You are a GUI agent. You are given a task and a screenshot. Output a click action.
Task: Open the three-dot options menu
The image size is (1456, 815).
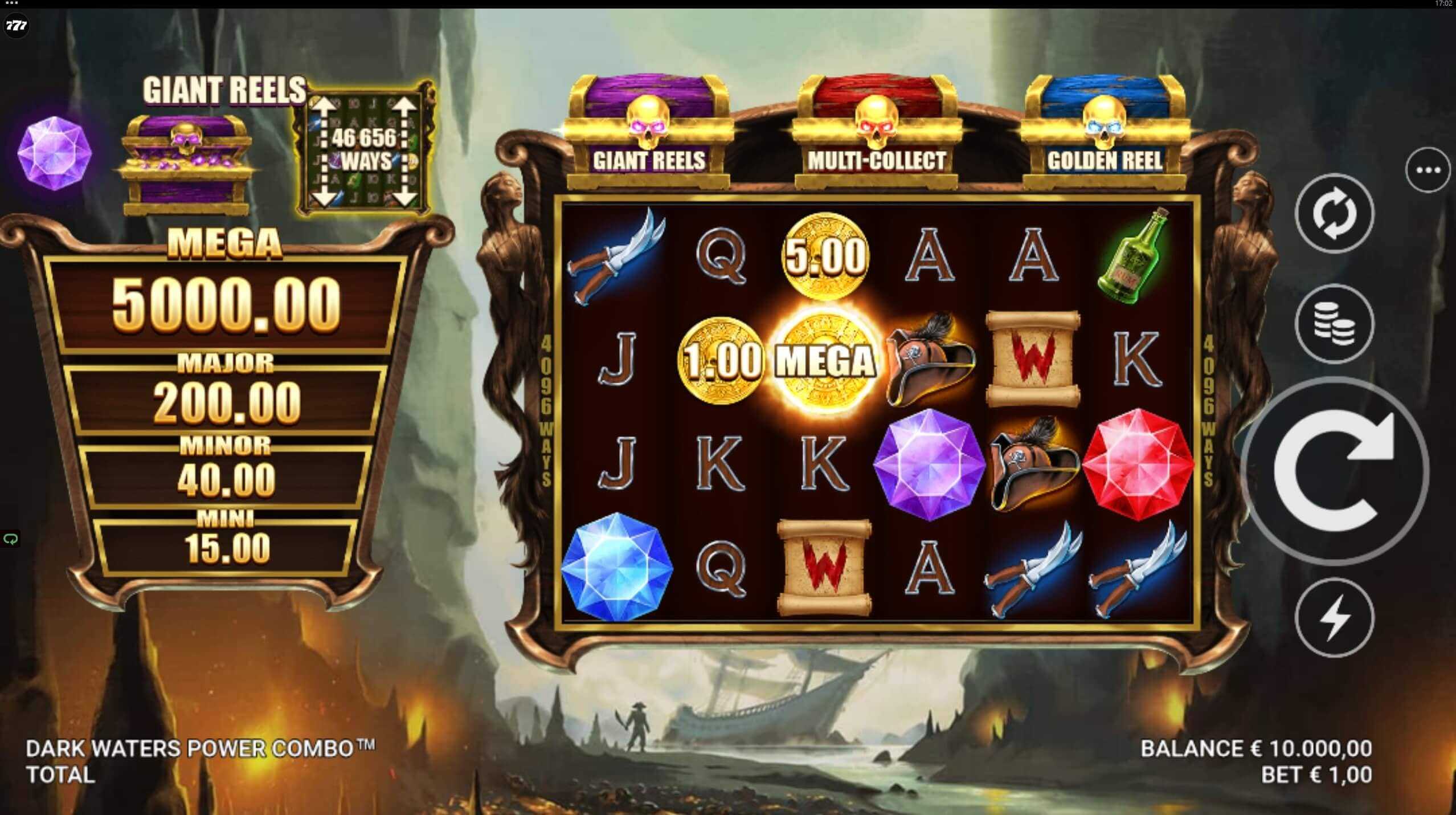(x=1428, y=170)
